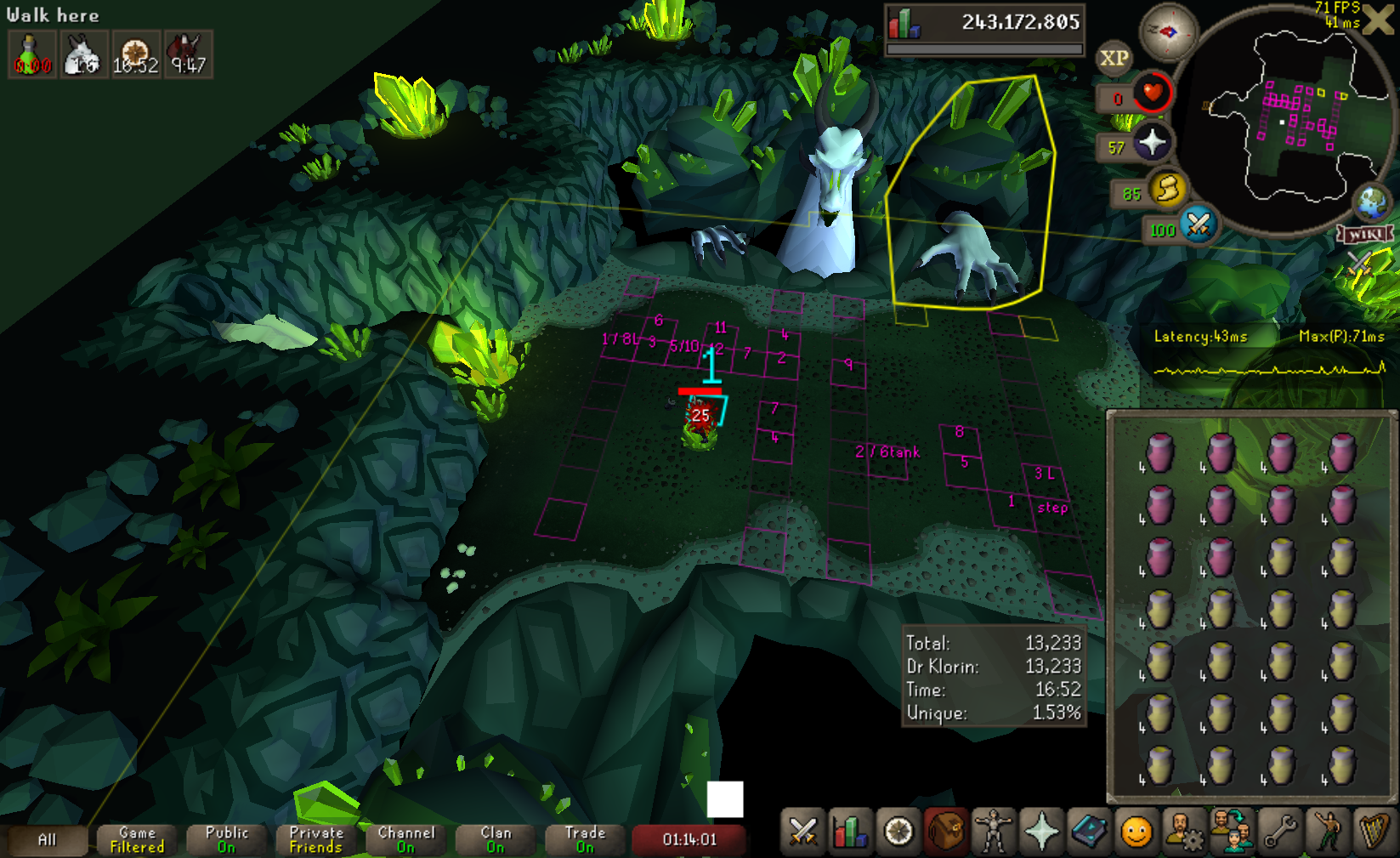Activate Quick Prayers via the prayer orb
The width and height of the screenshot is (1400, 858).
1152,143
